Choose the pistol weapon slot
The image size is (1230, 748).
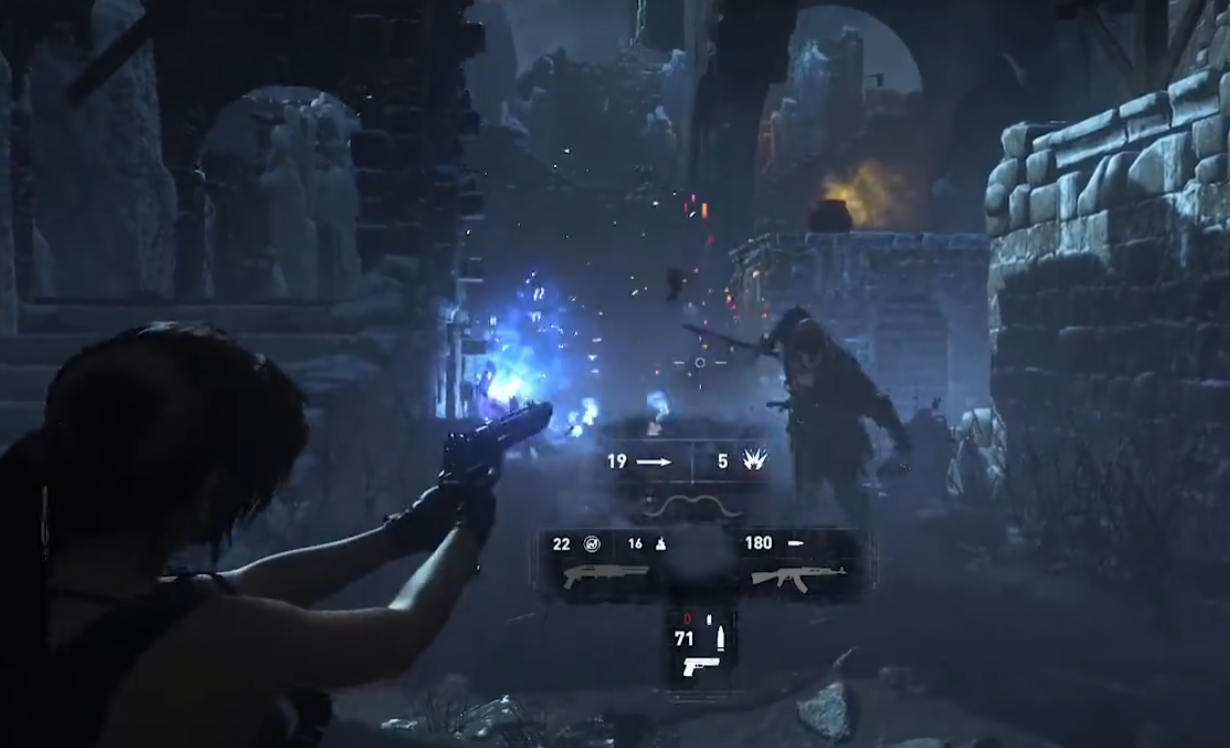point(700,665)
